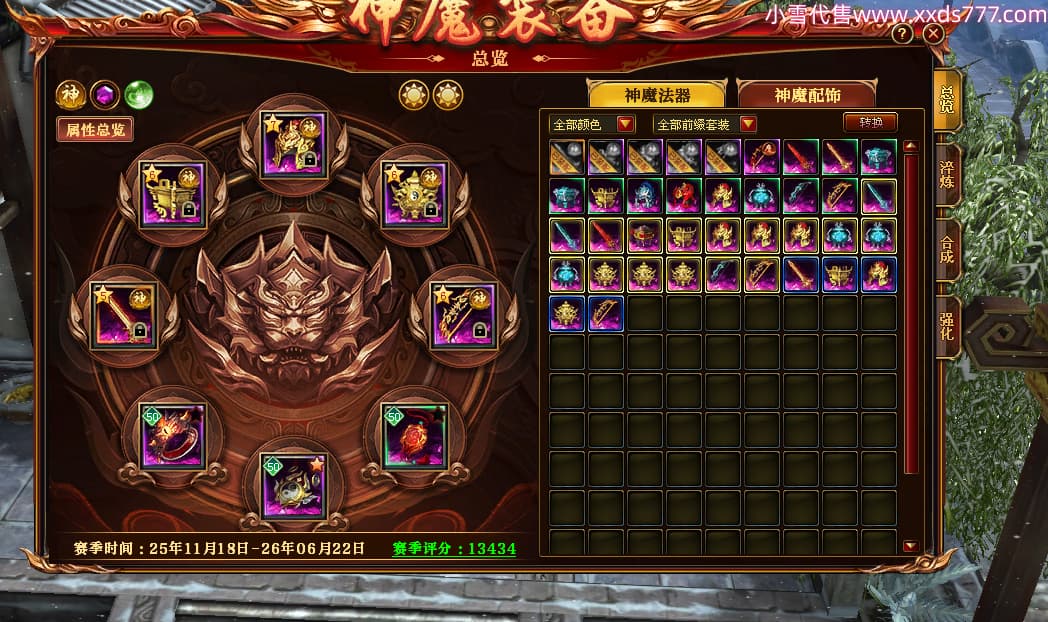
Task: Select the equipped red amulet slot
Action: [415, 436]
